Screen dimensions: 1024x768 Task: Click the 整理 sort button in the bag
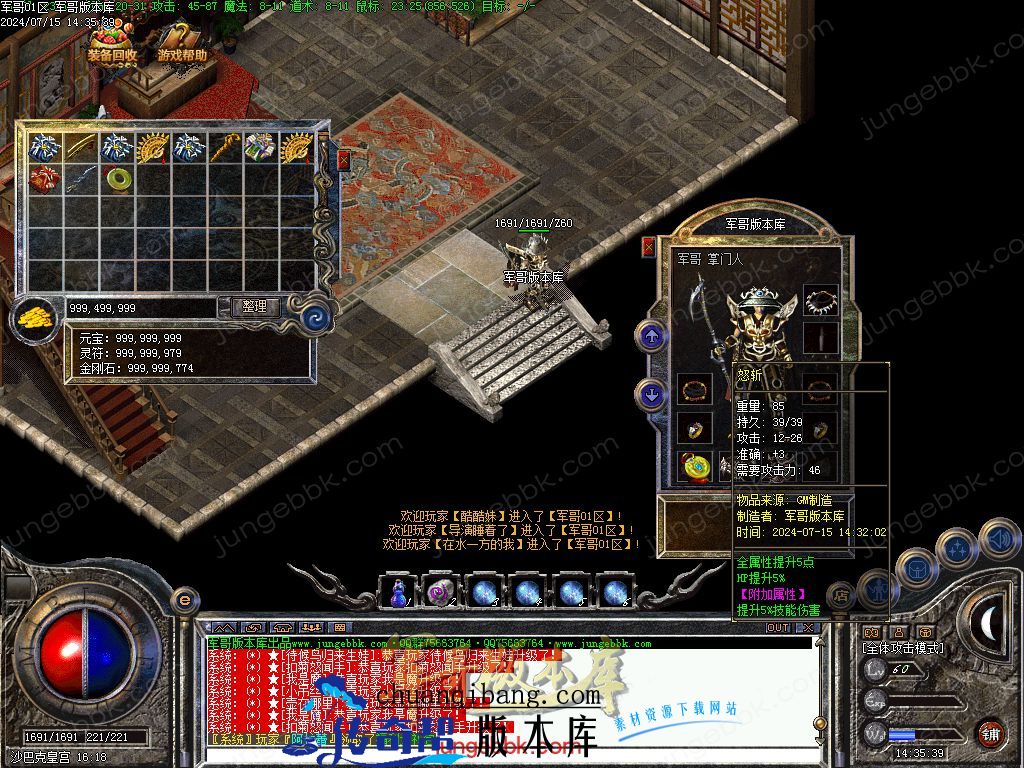coord(254,307)
